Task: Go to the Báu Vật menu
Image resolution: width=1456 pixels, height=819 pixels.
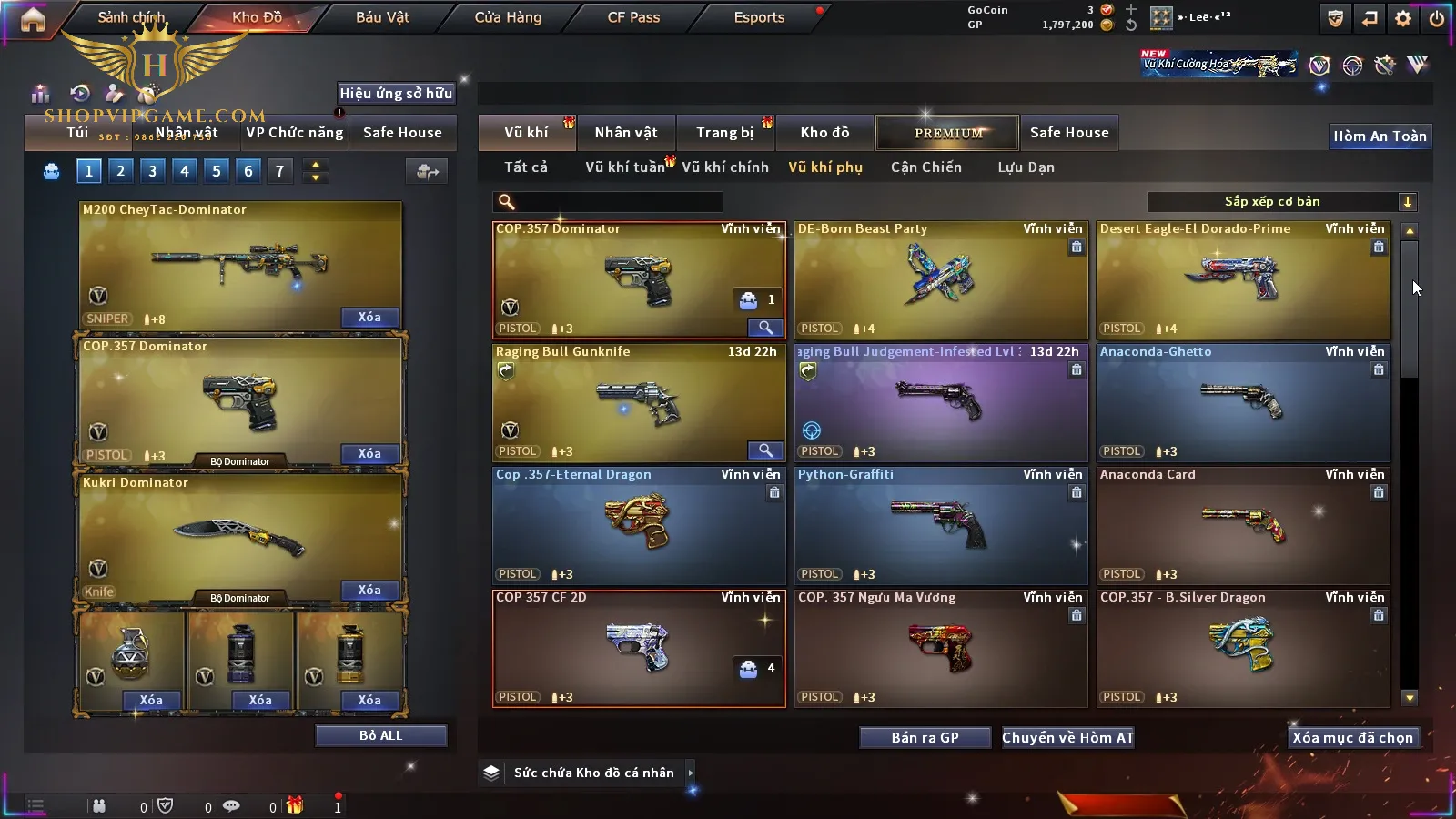Action: [382, 17]
